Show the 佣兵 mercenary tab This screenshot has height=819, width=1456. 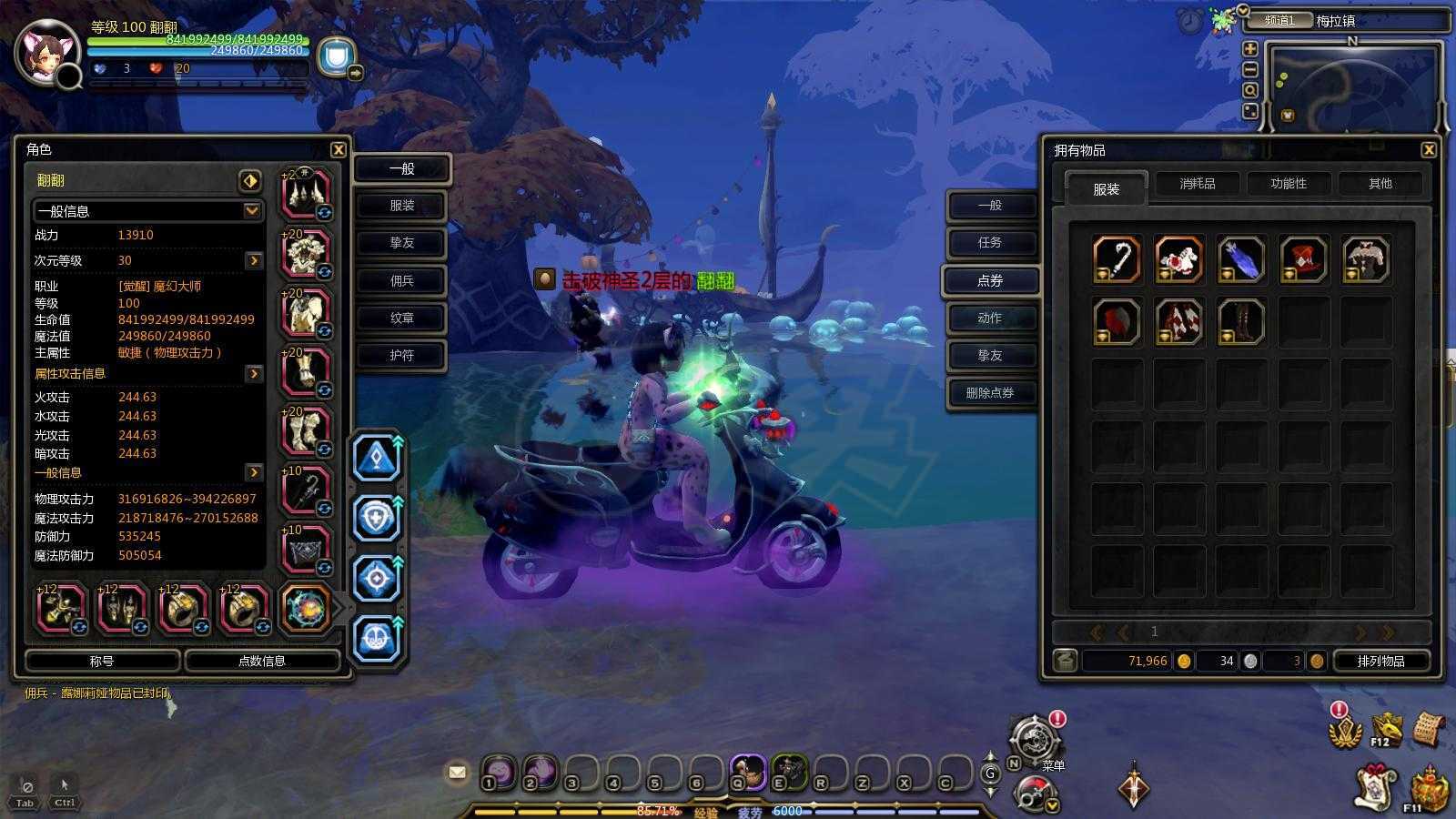401,281
